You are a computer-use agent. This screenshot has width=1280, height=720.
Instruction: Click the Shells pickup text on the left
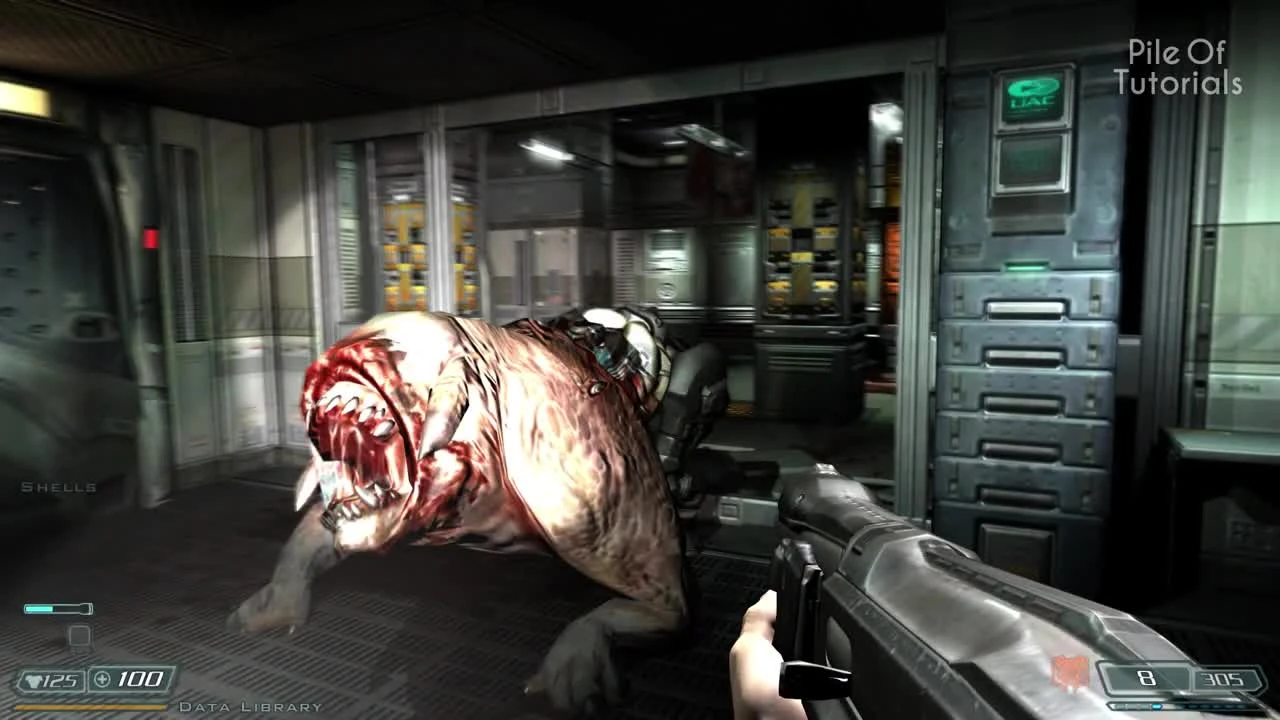(x=56, y=487)
